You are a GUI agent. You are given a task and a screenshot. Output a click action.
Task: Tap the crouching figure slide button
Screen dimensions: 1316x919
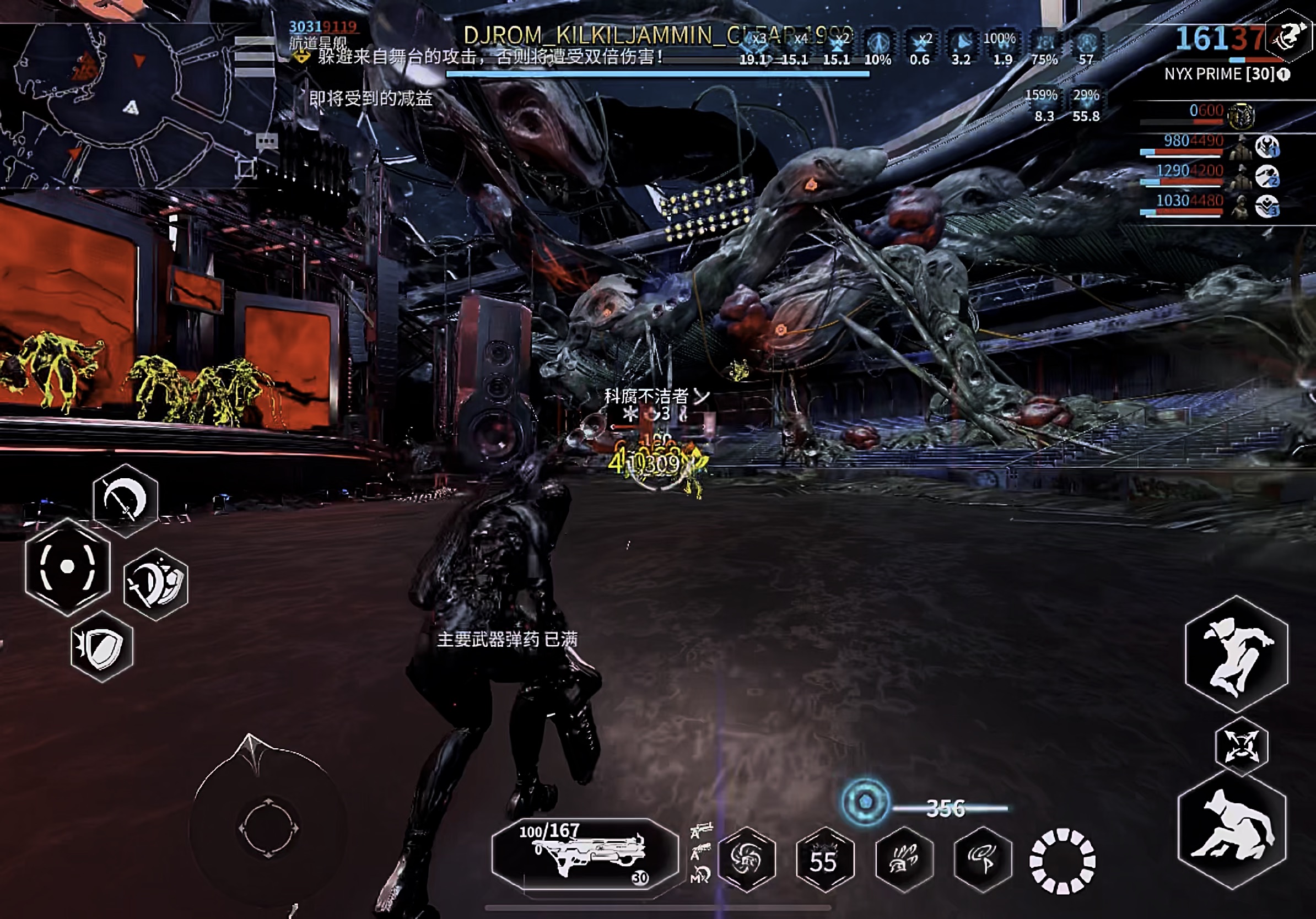click(x=1231, y=829)
